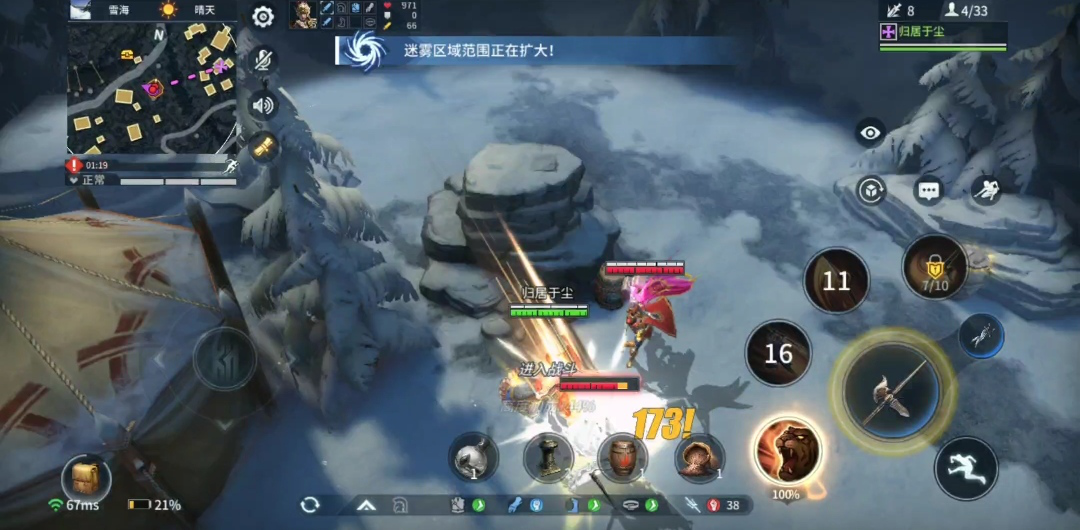Expand the minimap

point(152,88)
